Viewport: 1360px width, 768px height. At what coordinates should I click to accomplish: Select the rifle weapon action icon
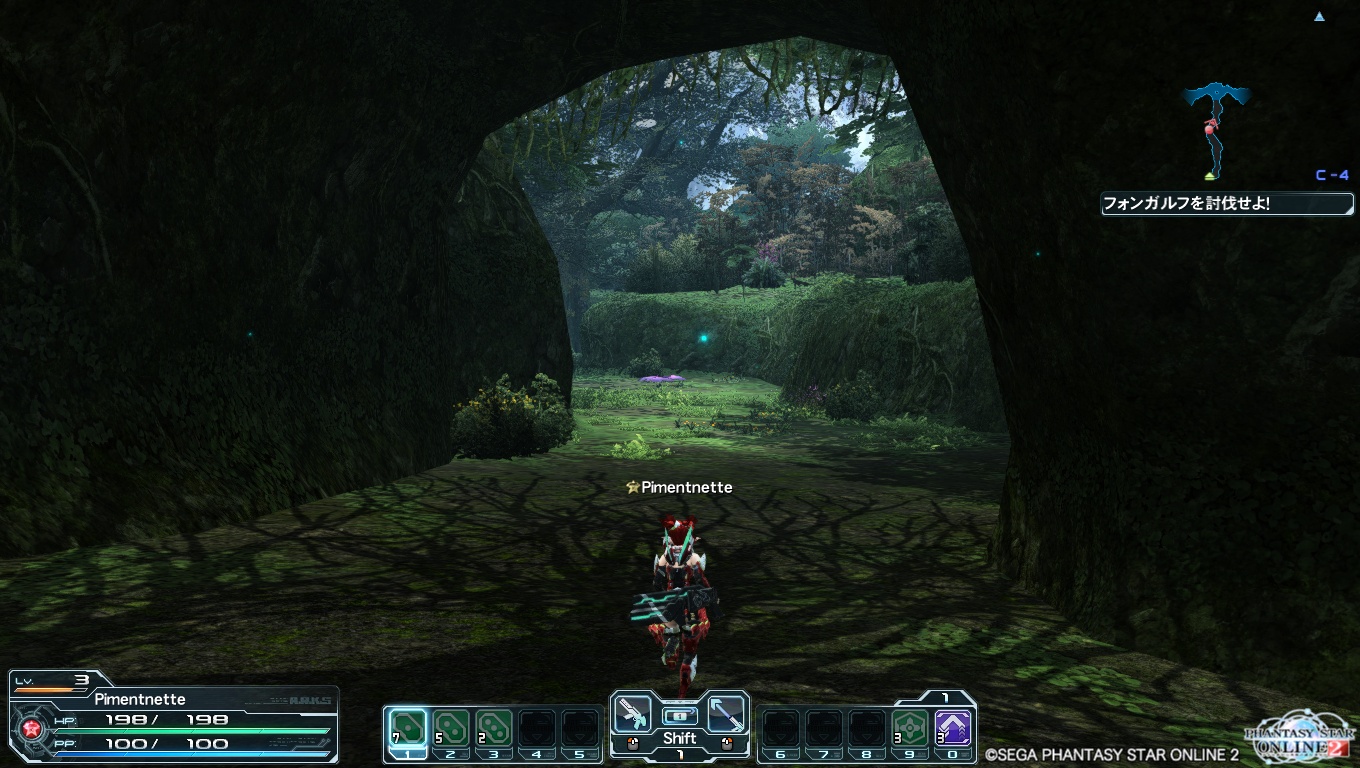coord(633,713)
